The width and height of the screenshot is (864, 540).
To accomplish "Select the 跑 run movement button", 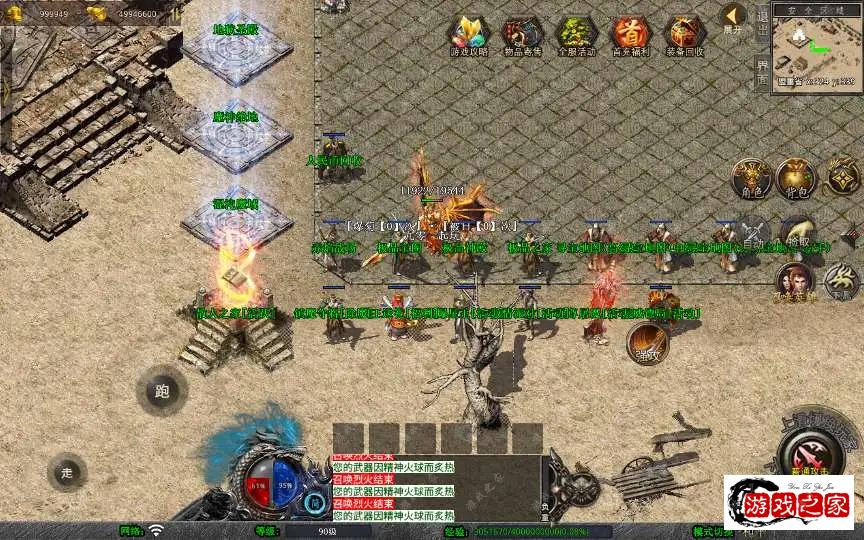I will tap(162, 392).
